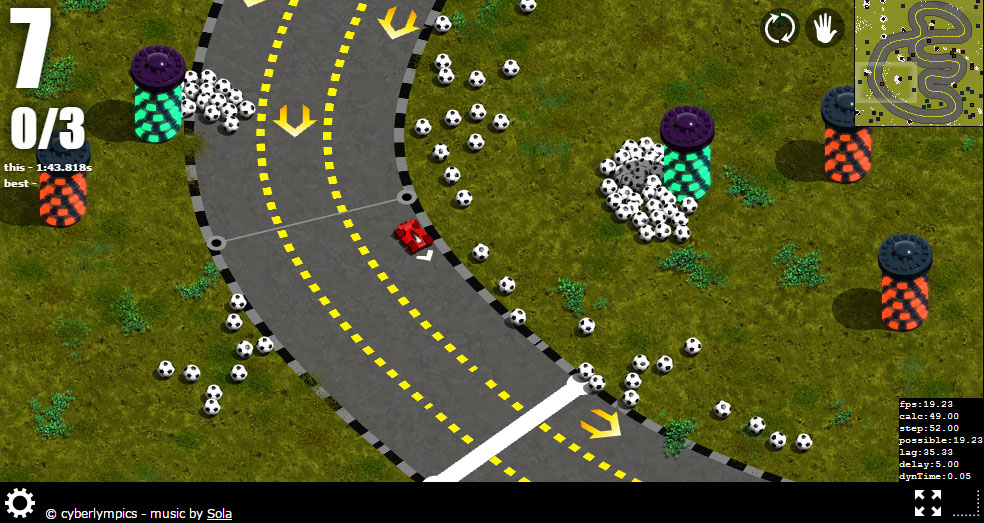
Task: Open settings with the gear icon
Action: [20, 502]
